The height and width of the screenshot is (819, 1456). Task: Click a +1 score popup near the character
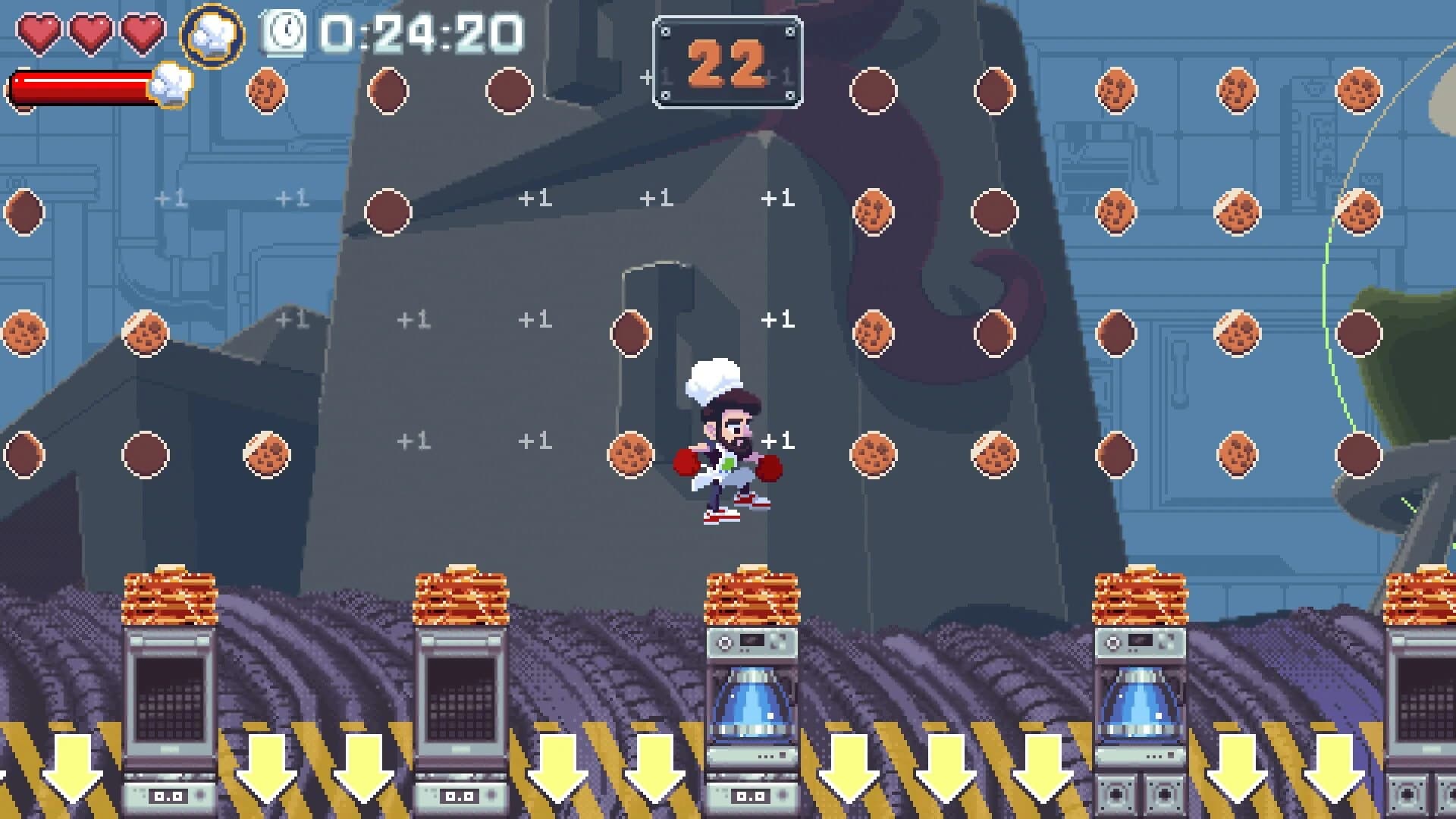coord(779,438)
